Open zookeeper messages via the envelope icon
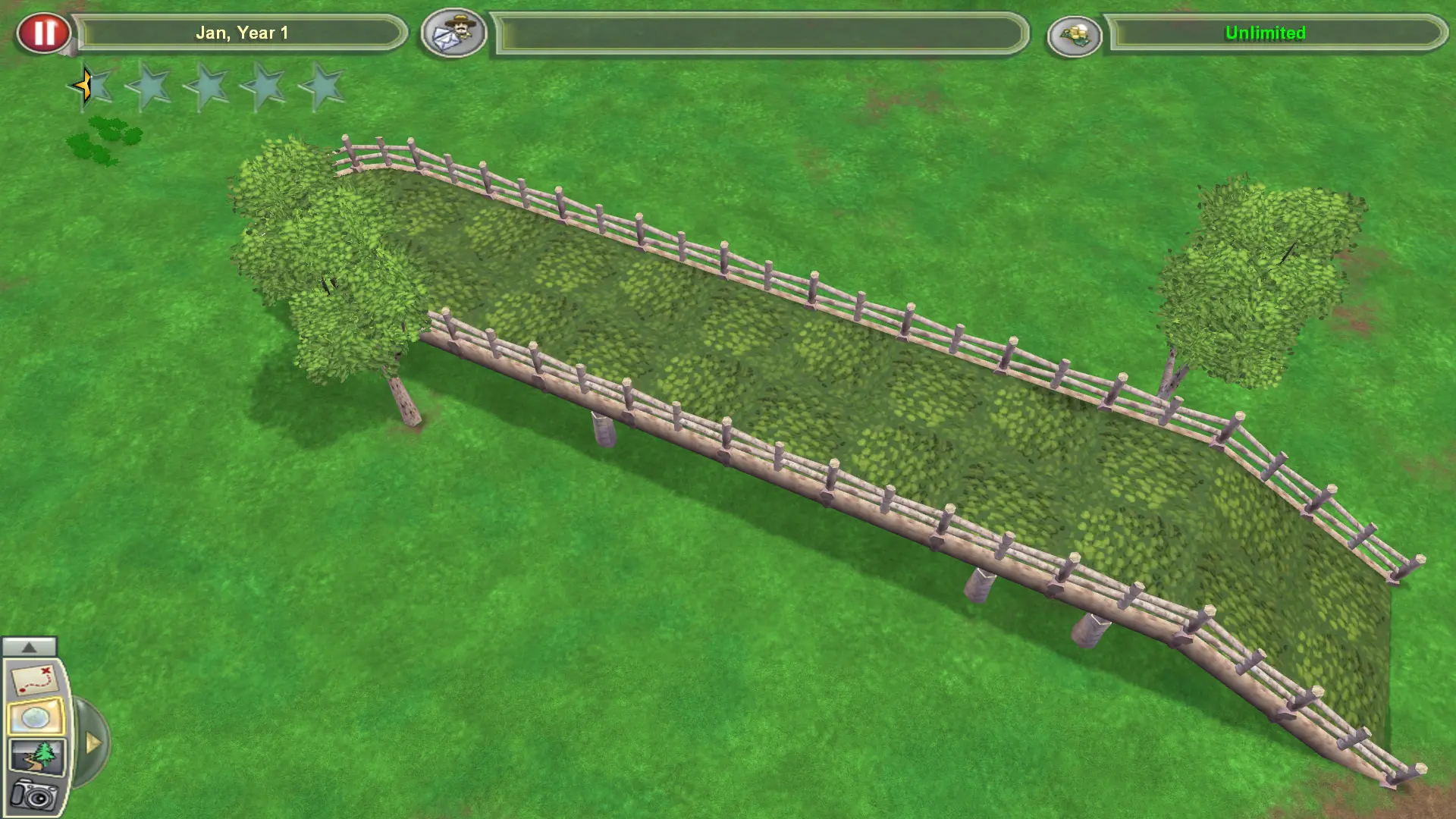 (453, 33)
